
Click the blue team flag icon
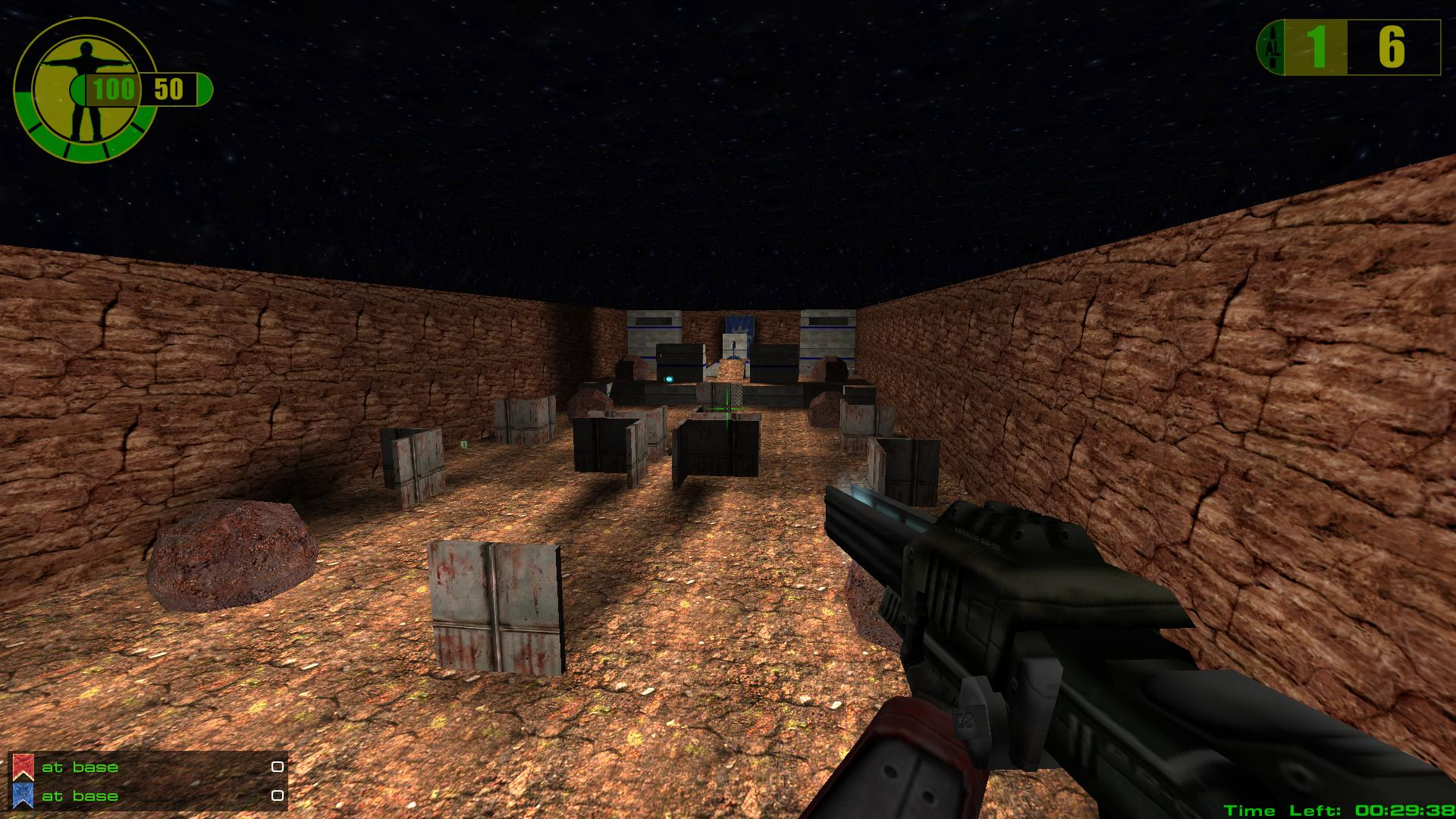[23, 795]
